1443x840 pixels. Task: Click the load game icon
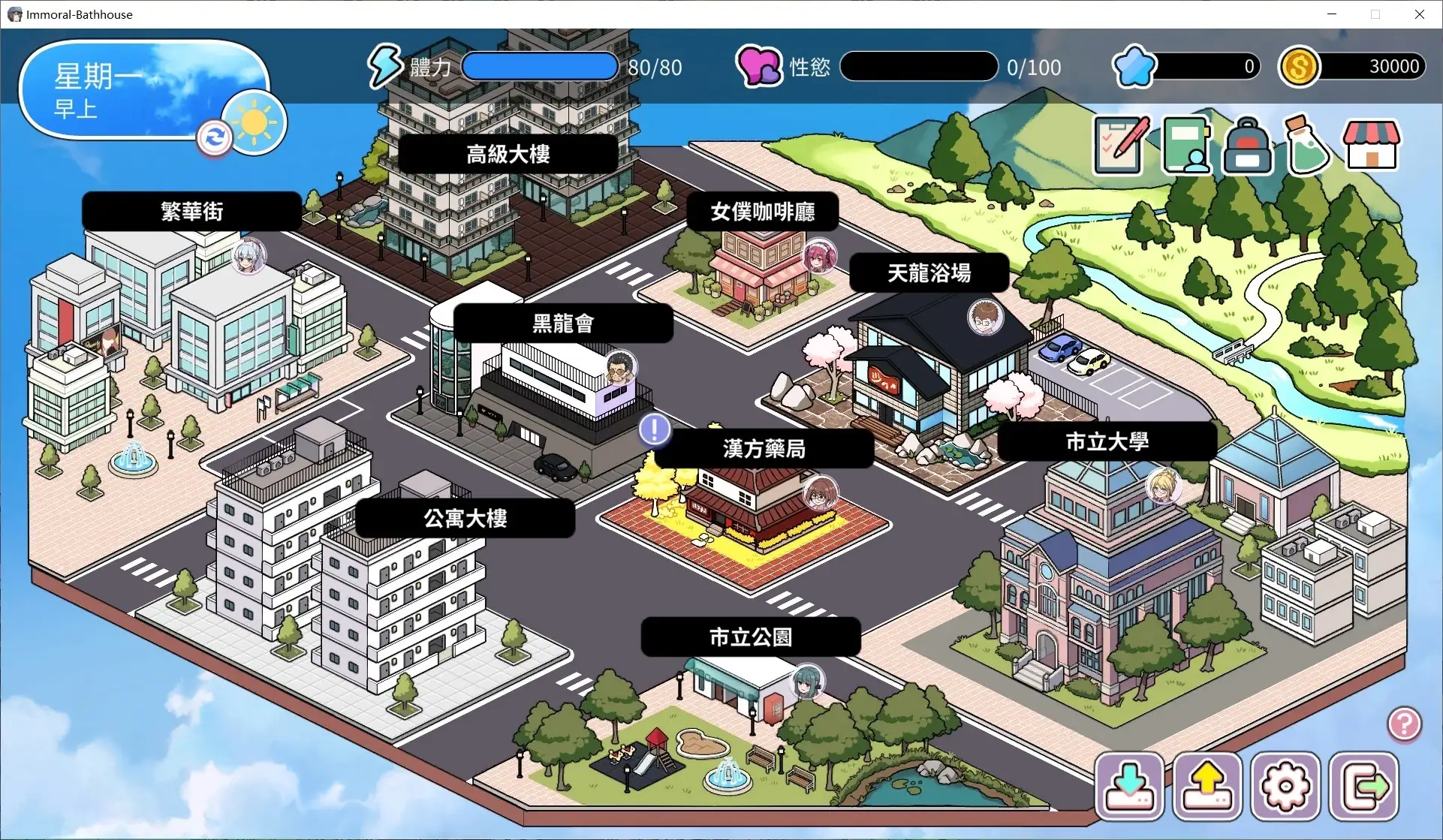(1207, 786)
